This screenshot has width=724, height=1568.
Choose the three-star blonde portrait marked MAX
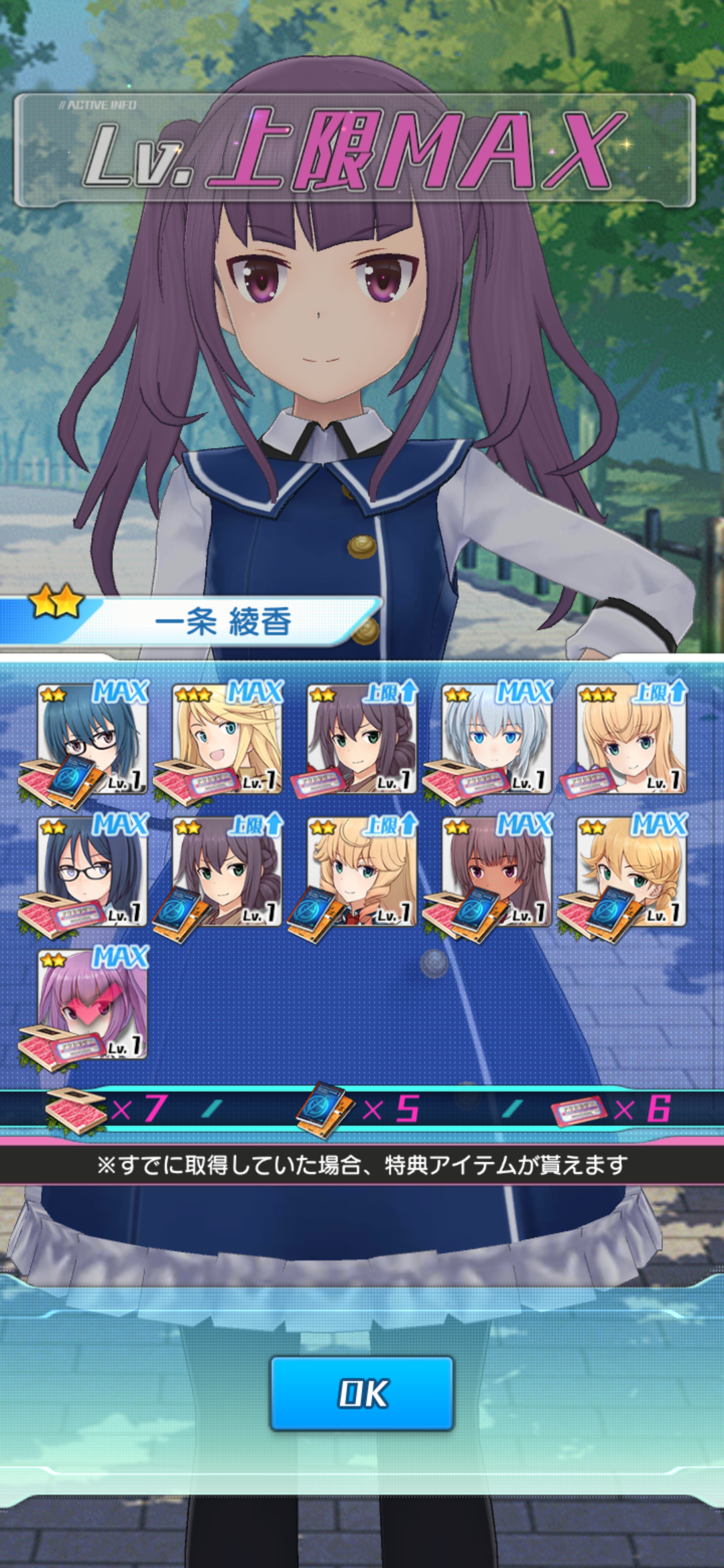tap(227, 738)
